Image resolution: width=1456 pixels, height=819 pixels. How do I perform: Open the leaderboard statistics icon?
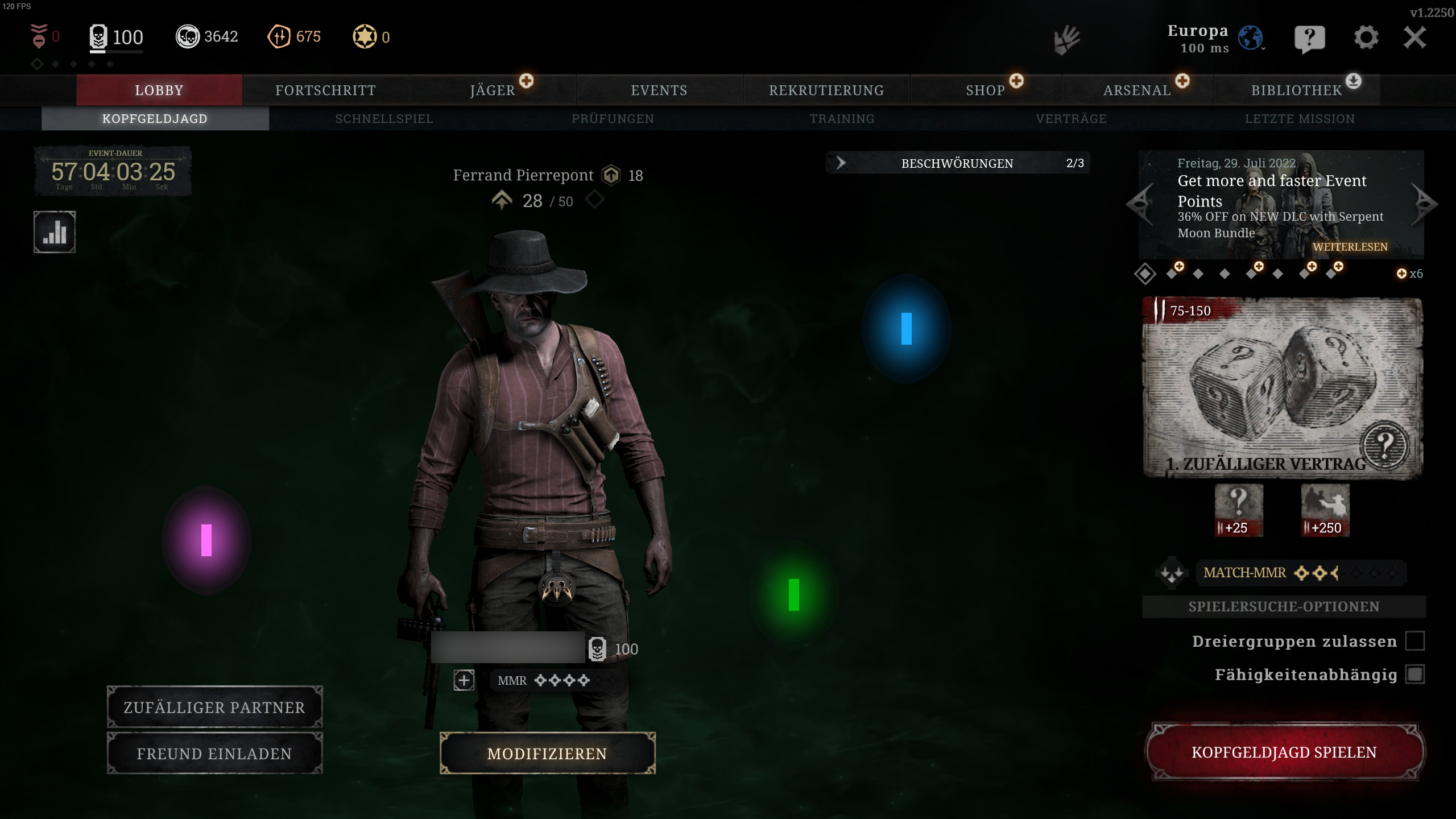click(x=53, y=232)
